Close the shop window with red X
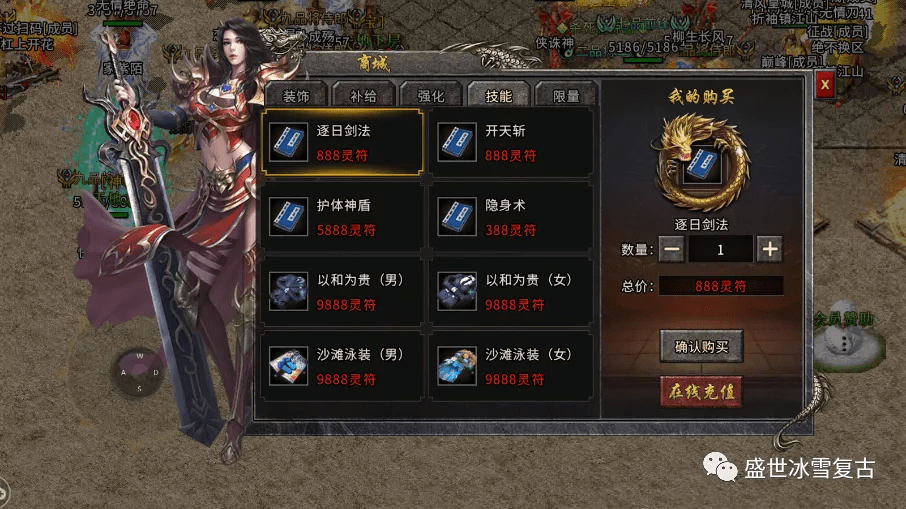 (x=825, y=85)
